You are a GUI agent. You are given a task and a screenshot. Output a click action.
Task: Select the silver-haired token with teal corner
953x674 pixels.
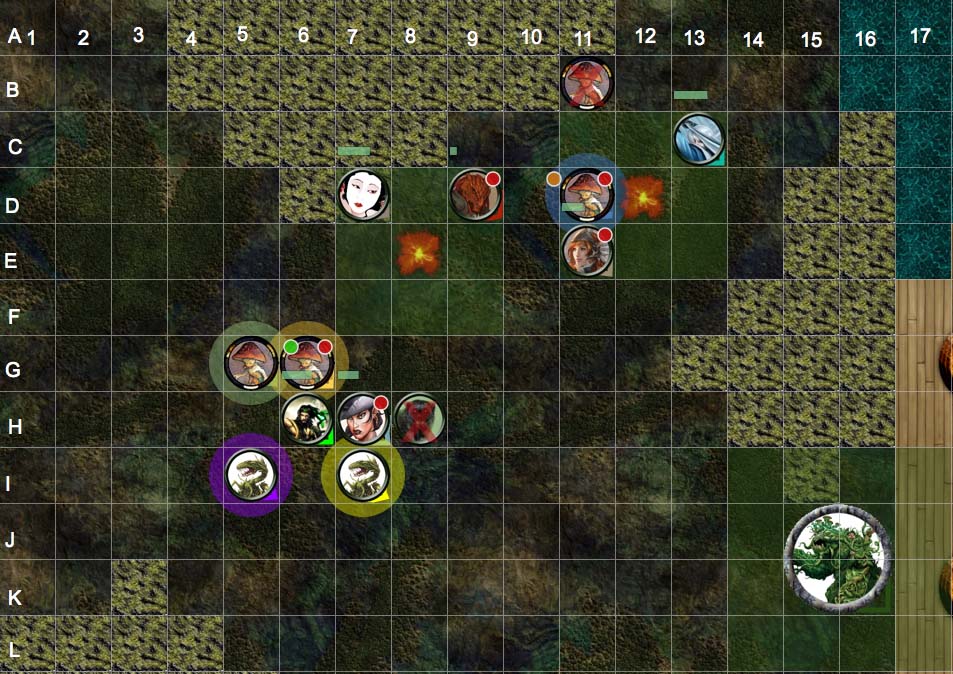[x=698, y=138]
